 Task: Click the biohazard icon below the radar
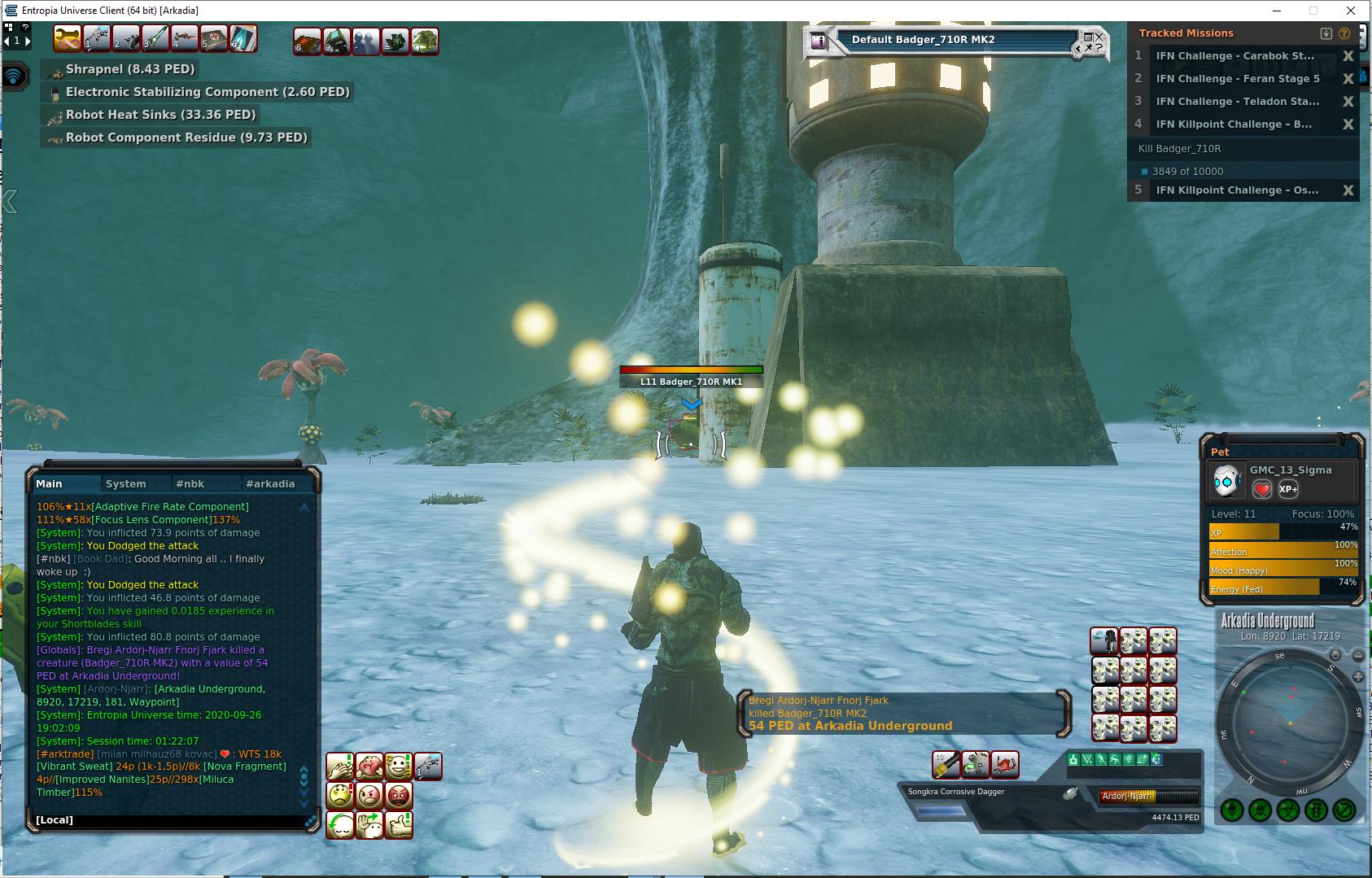[1287, 810]
